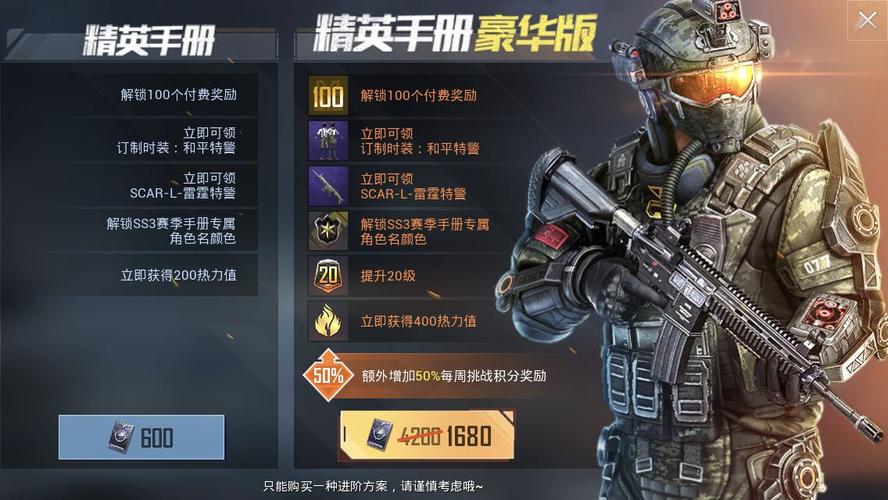Viewport: 888px width, 500px height.
Task: Inspect the SCAR-L 雷霆特警 weapon icon
Action: pyautogui.click(x=327, y=186)
